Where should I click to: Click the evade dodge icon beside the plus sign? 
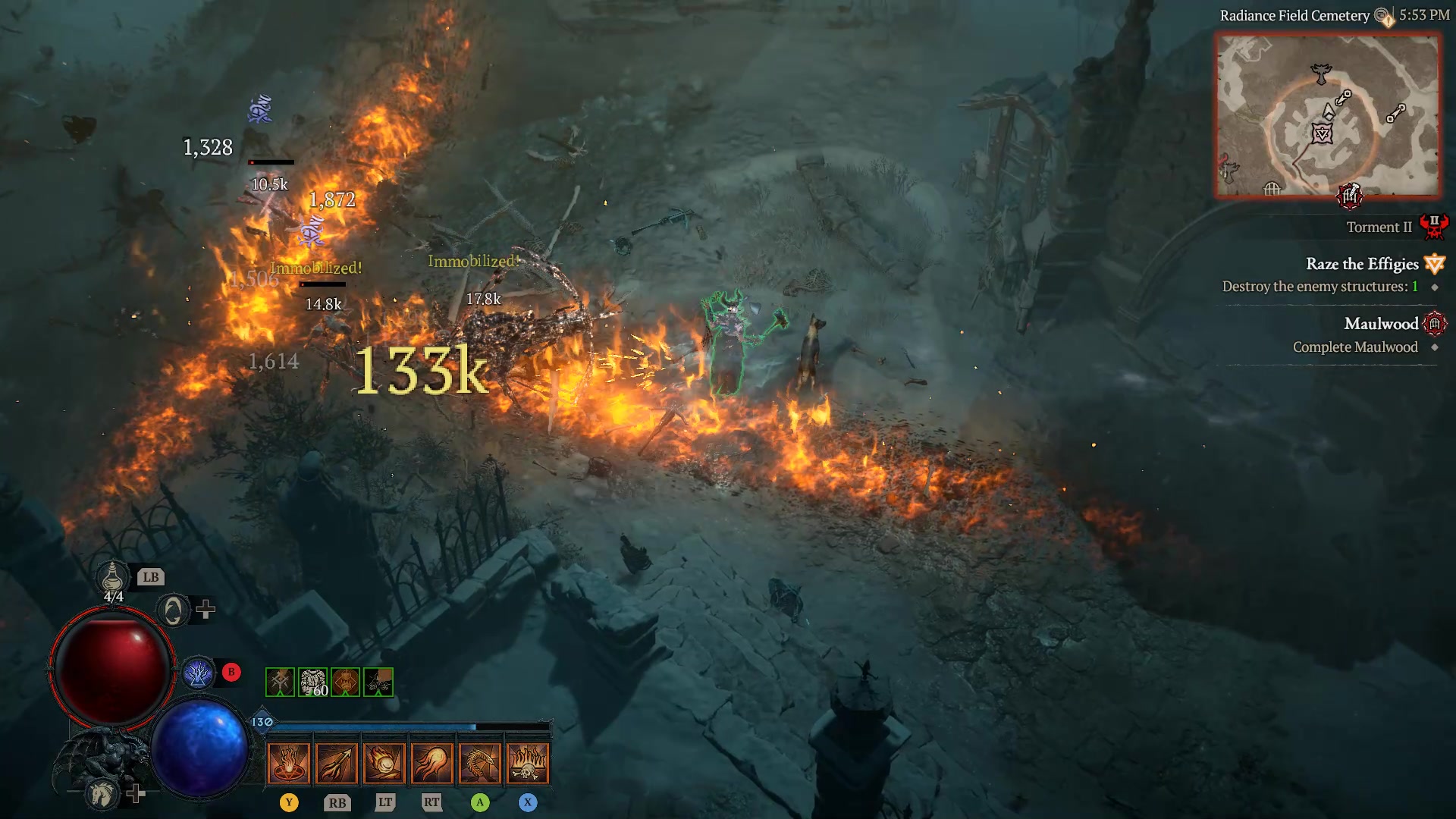pos(174,608)
